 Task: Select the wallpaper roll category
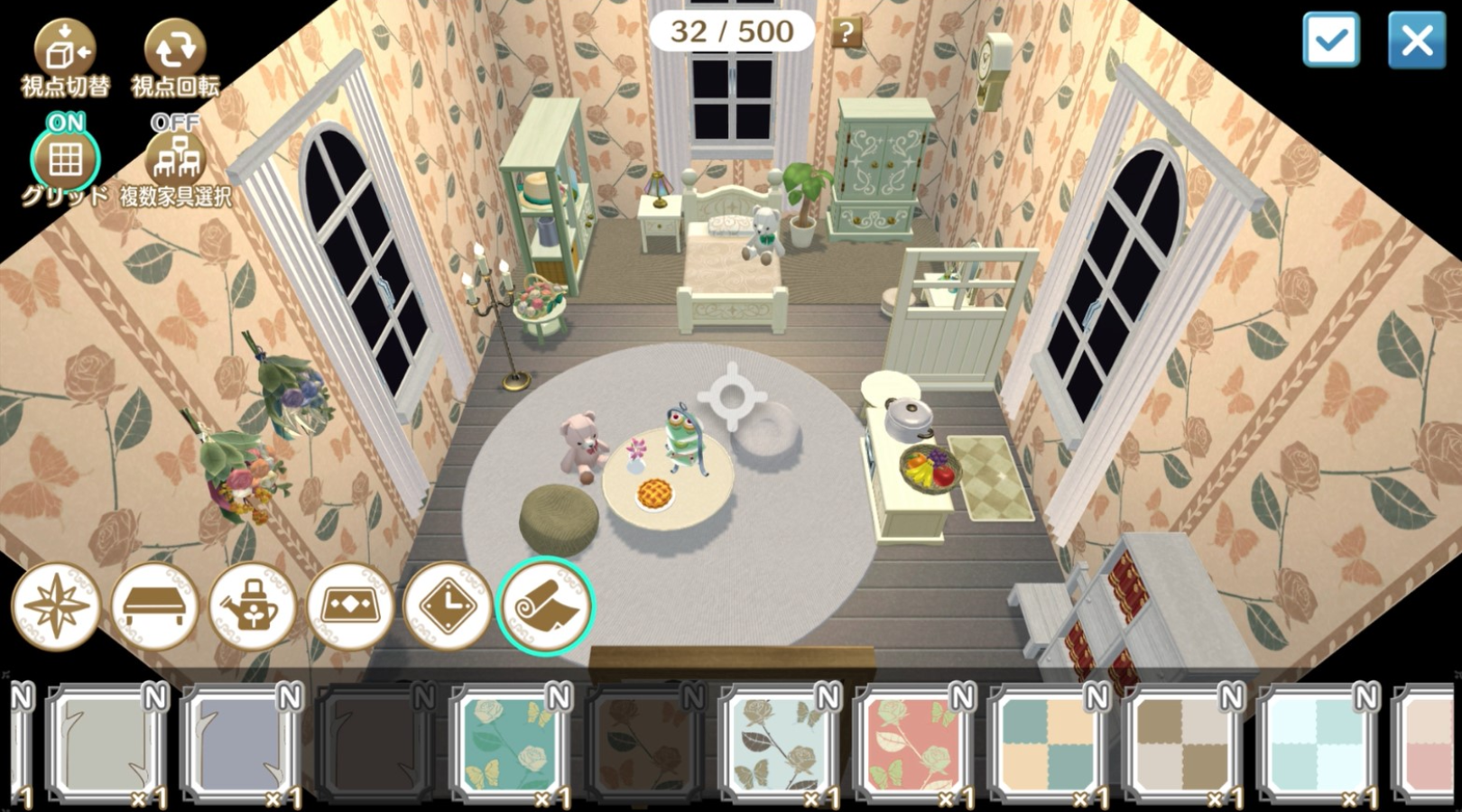pyautogui.click(x=545, y=606)
